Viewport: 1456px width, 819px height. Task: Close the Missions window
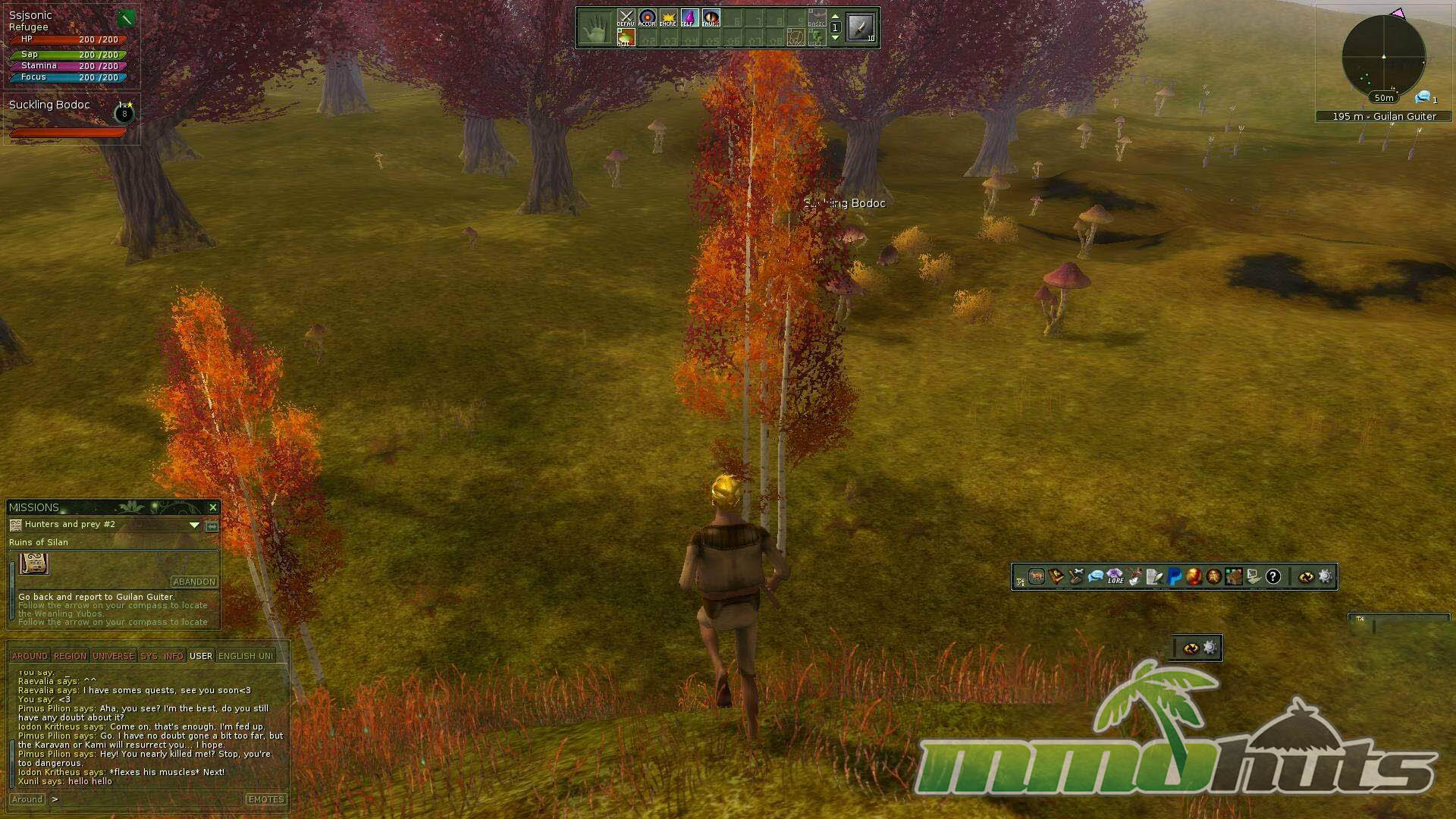coord(213,507)
